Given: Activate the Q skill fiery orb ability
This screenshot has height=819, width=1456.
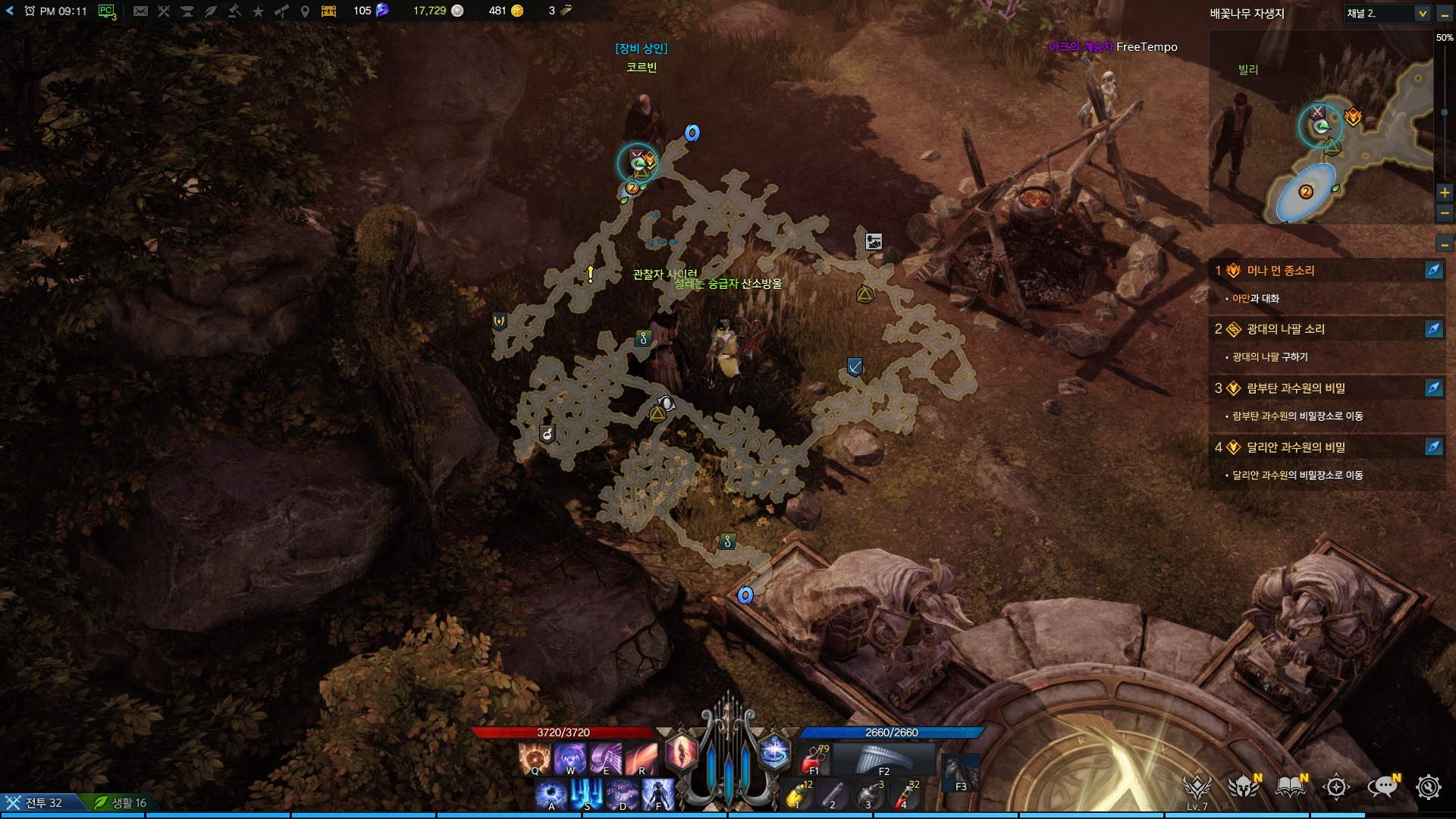Looking at the screenshot, I should (534, 758).
